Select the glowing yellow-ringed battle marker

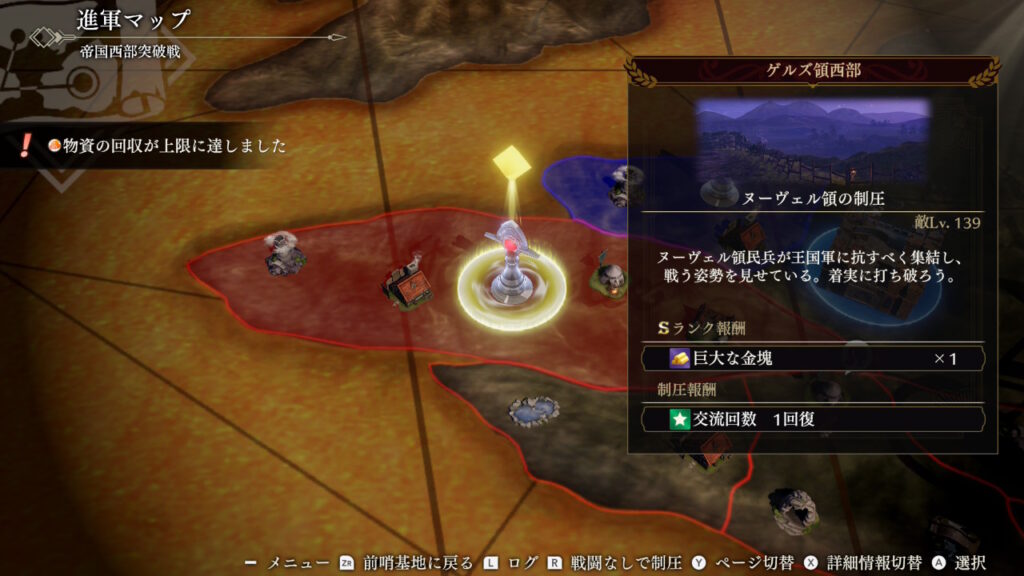click(x=511, y=283)
